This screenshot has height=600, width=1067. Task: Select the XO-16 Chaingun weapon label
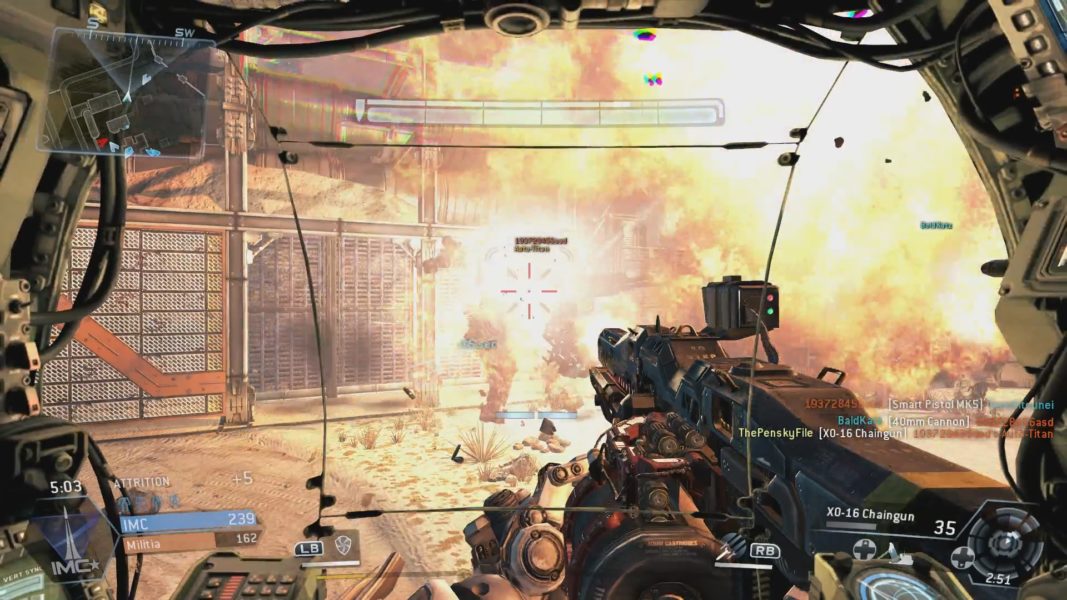(x=861, y=513)
